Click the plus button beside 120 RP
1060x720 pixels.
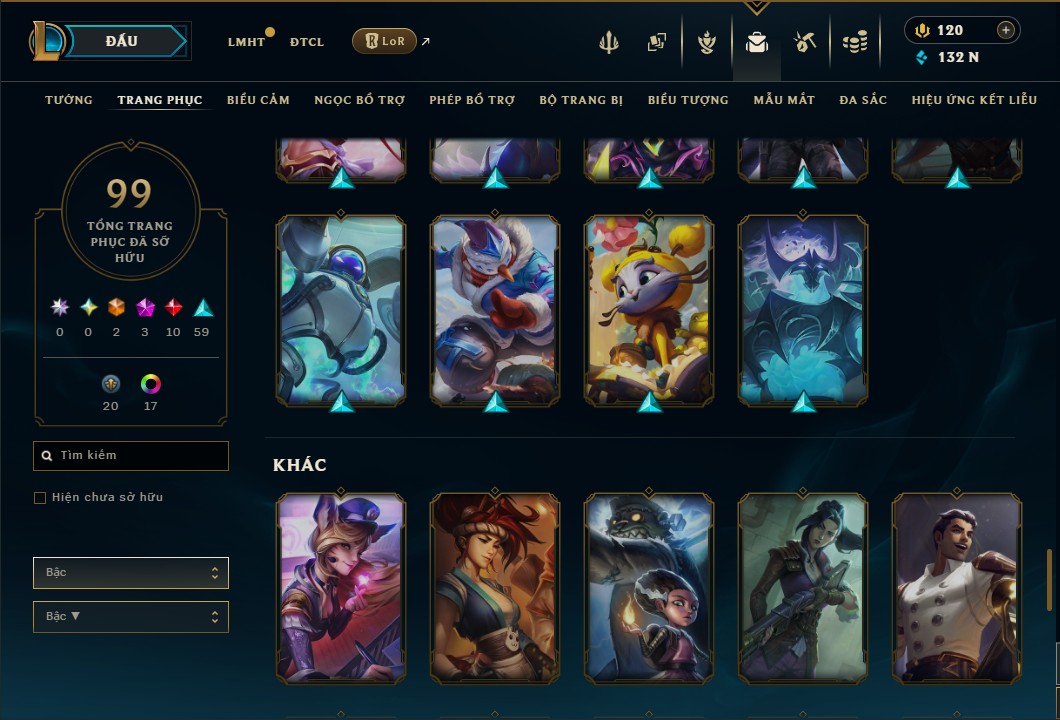(1005, 30)
